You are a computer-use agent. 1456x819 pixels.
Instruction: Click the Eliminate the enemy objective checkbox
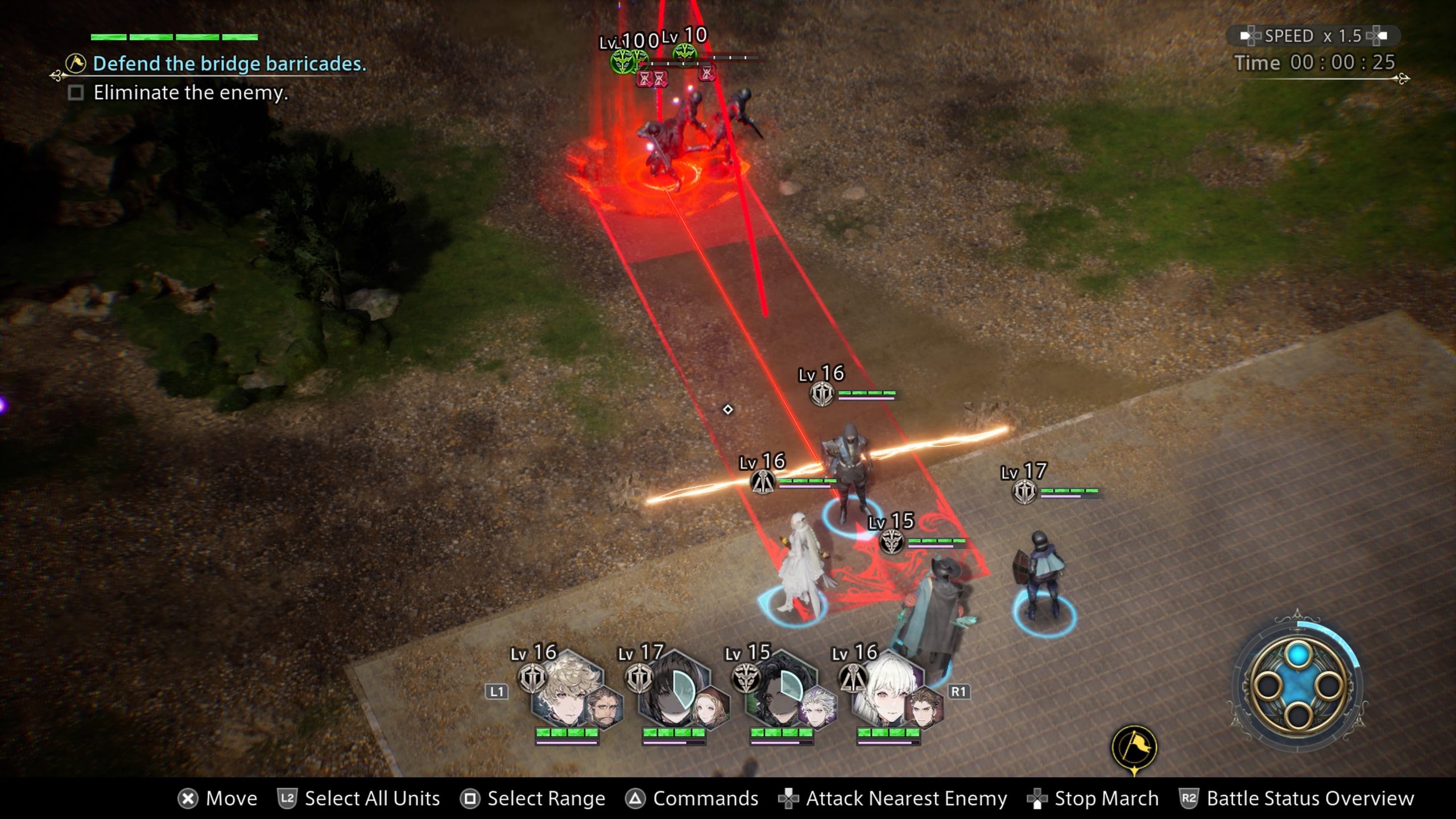click(x=76, y=93)
